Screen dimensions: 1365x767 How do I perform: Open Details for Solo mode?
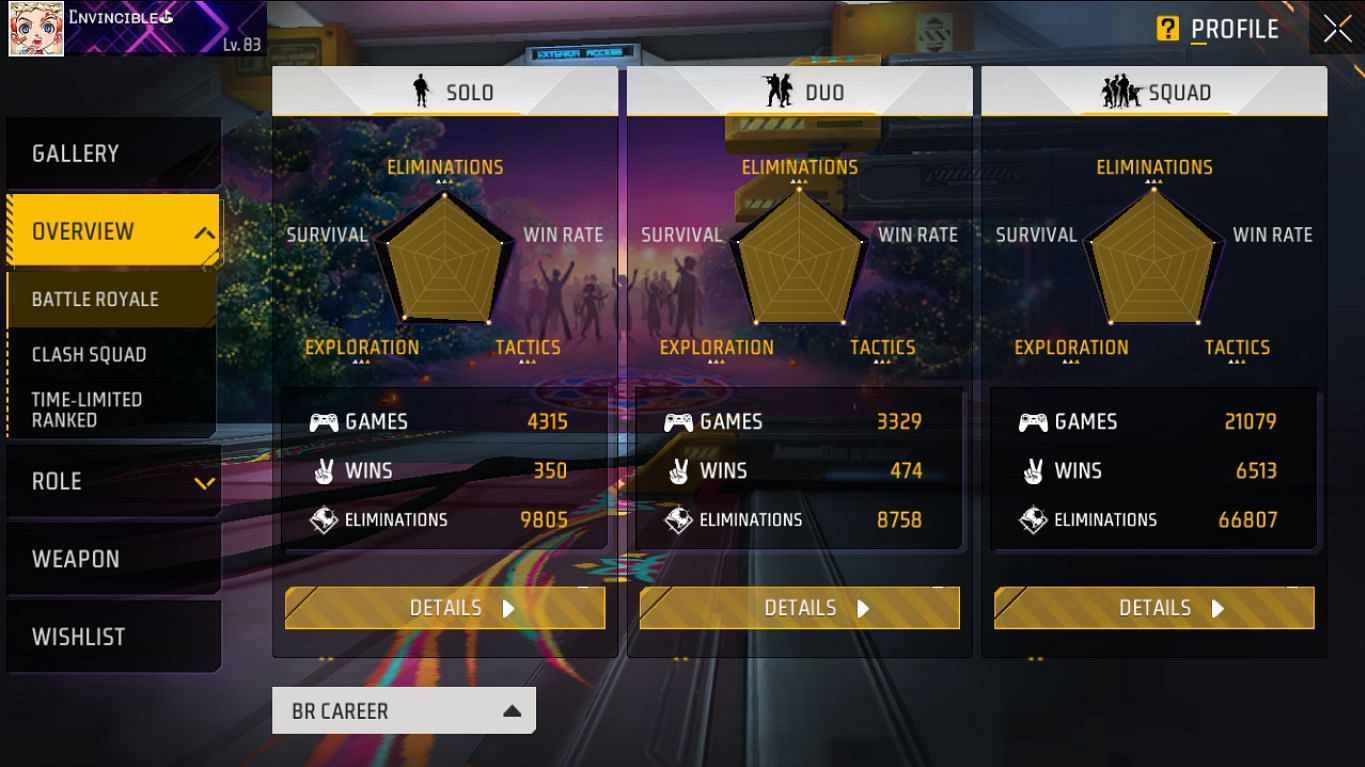(444, 607)
